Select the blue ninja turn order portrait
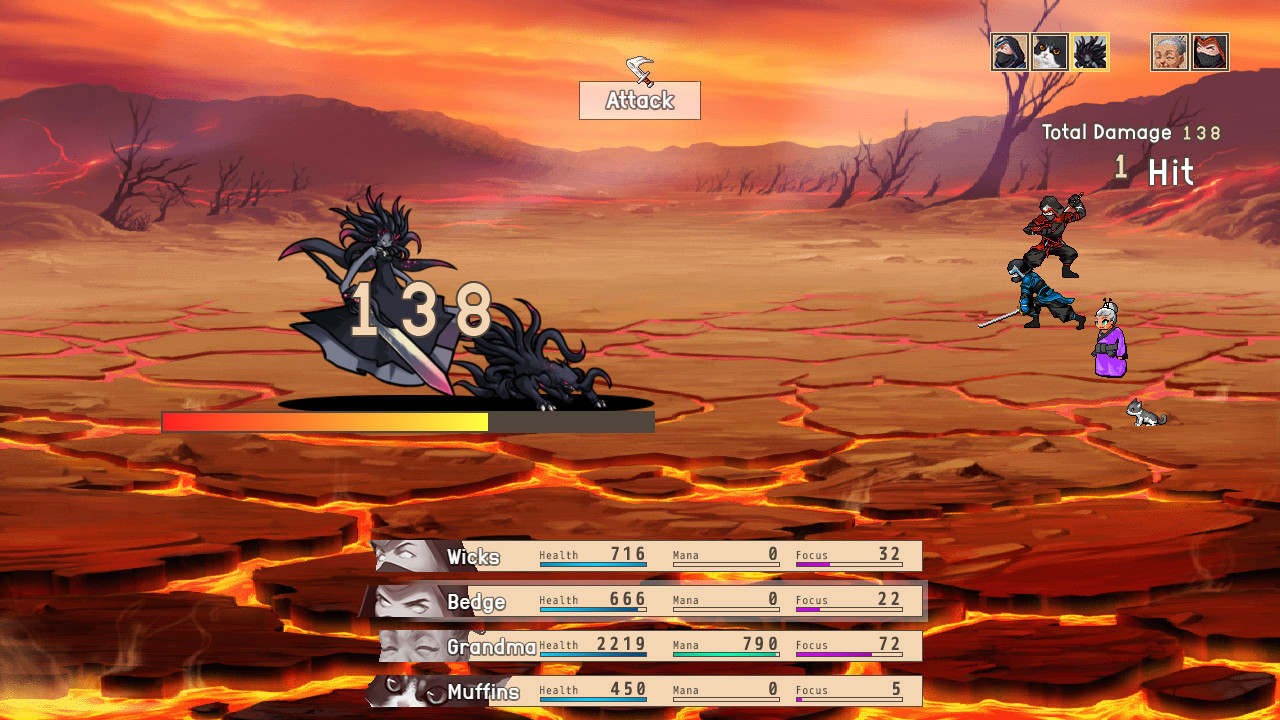The width and height of the screenshot is (1280, 720). 1008,51
